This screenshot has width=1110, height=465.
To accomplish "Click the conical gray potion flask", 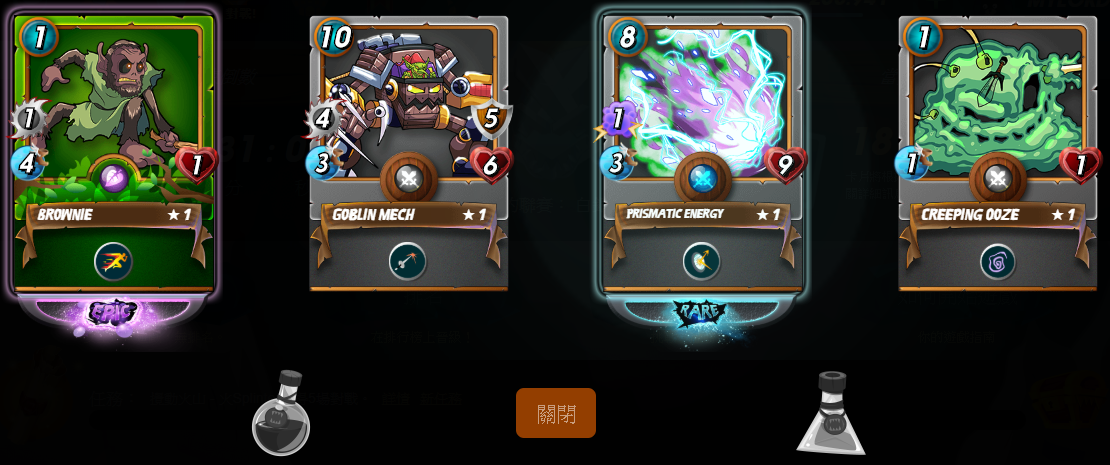I will (831, 414).
